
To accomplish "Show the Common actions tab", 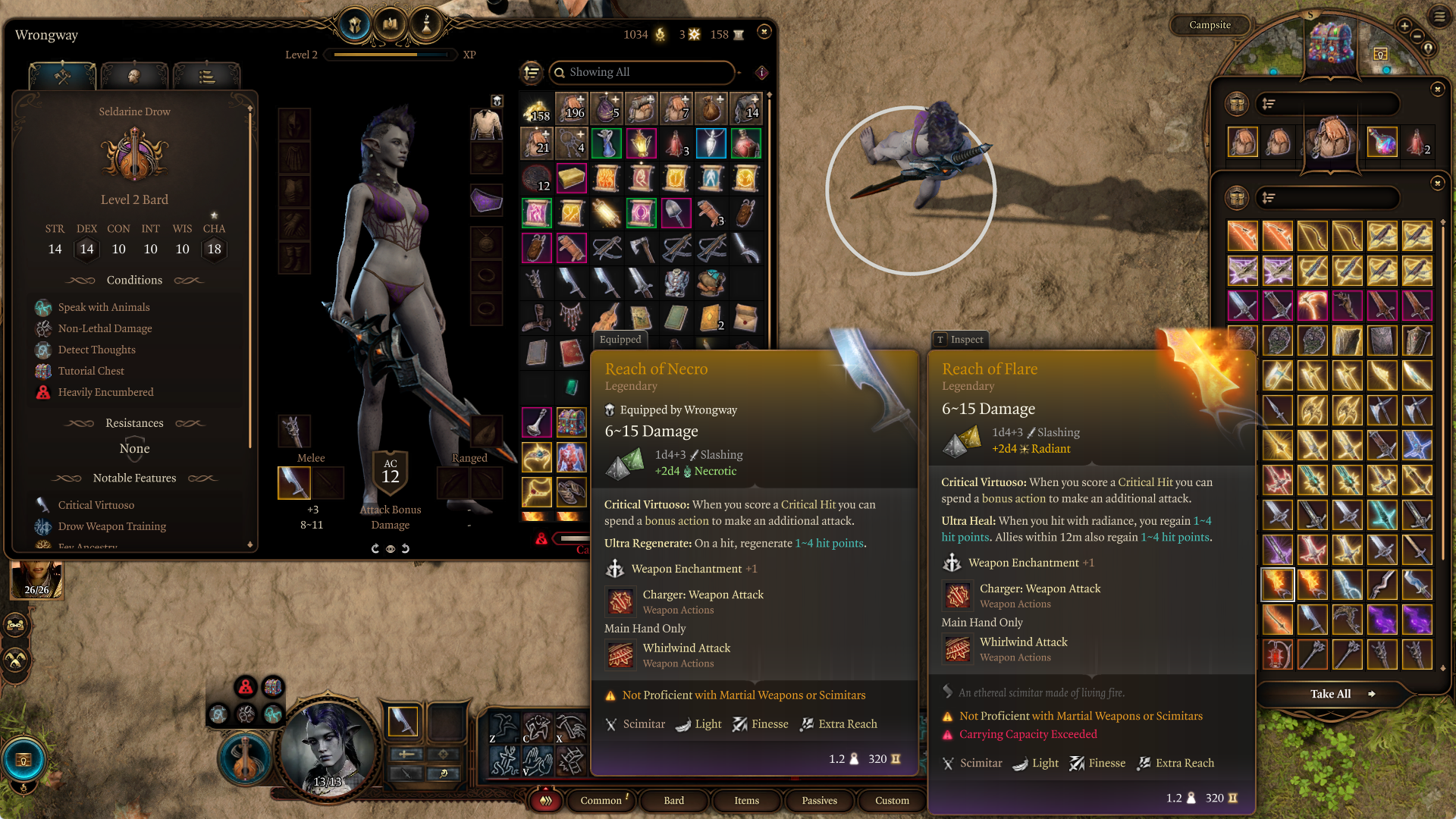I will (601, 800).
